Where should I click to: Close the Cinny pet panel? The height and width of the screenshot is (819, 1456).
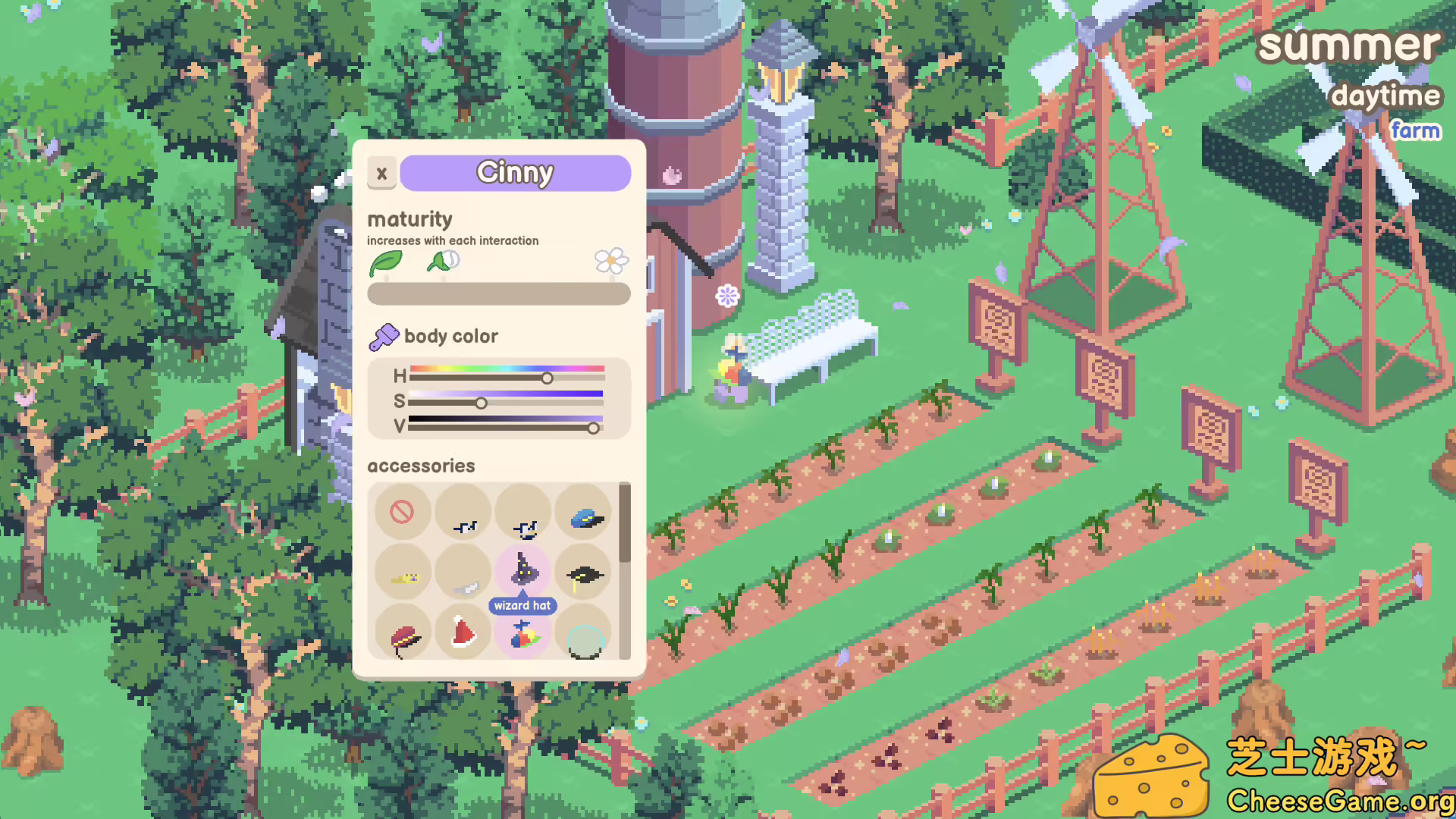coord(381,173)
